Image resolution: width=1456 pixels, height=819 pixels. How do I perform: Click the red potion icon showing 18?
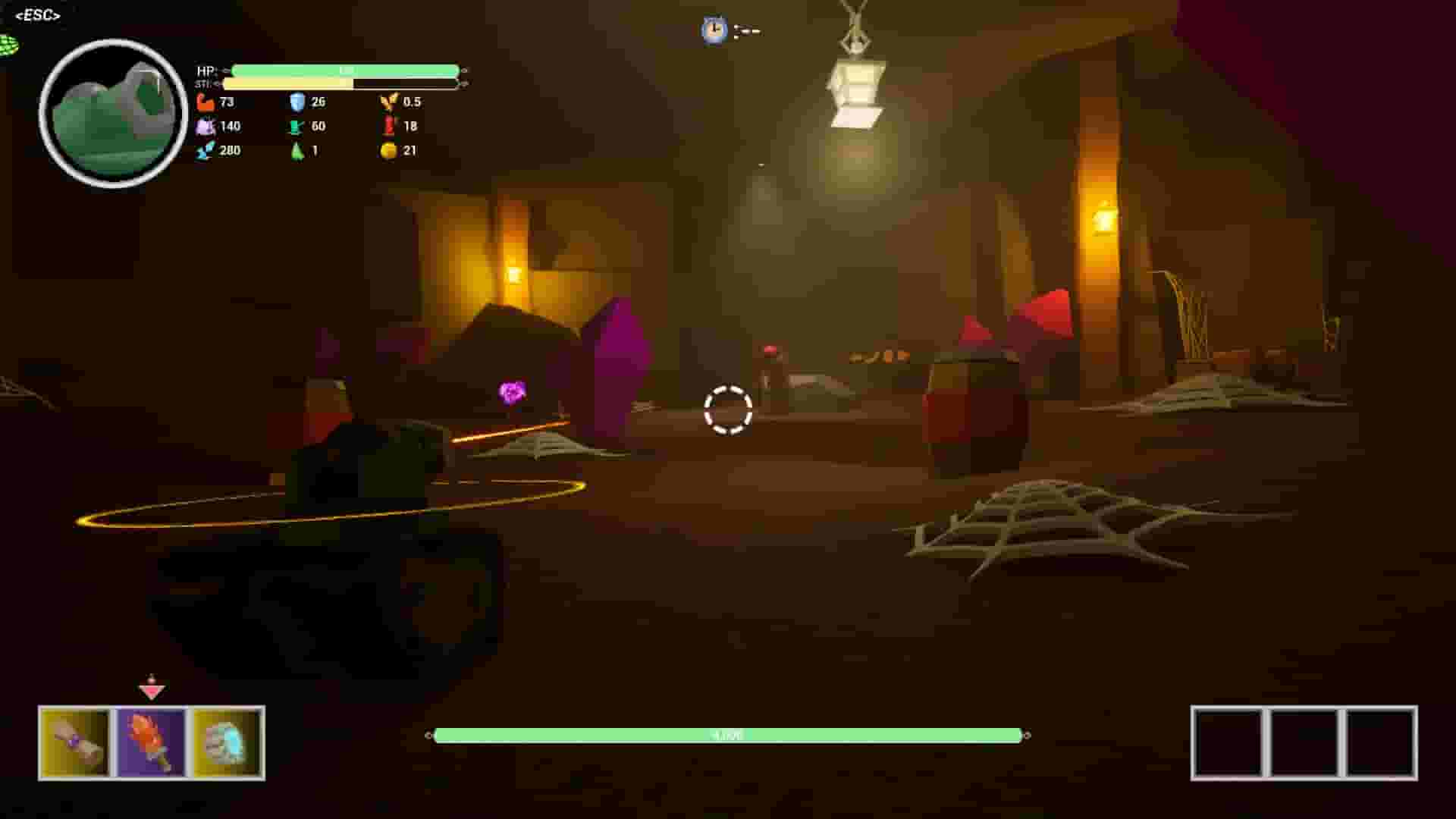(388, 126)
